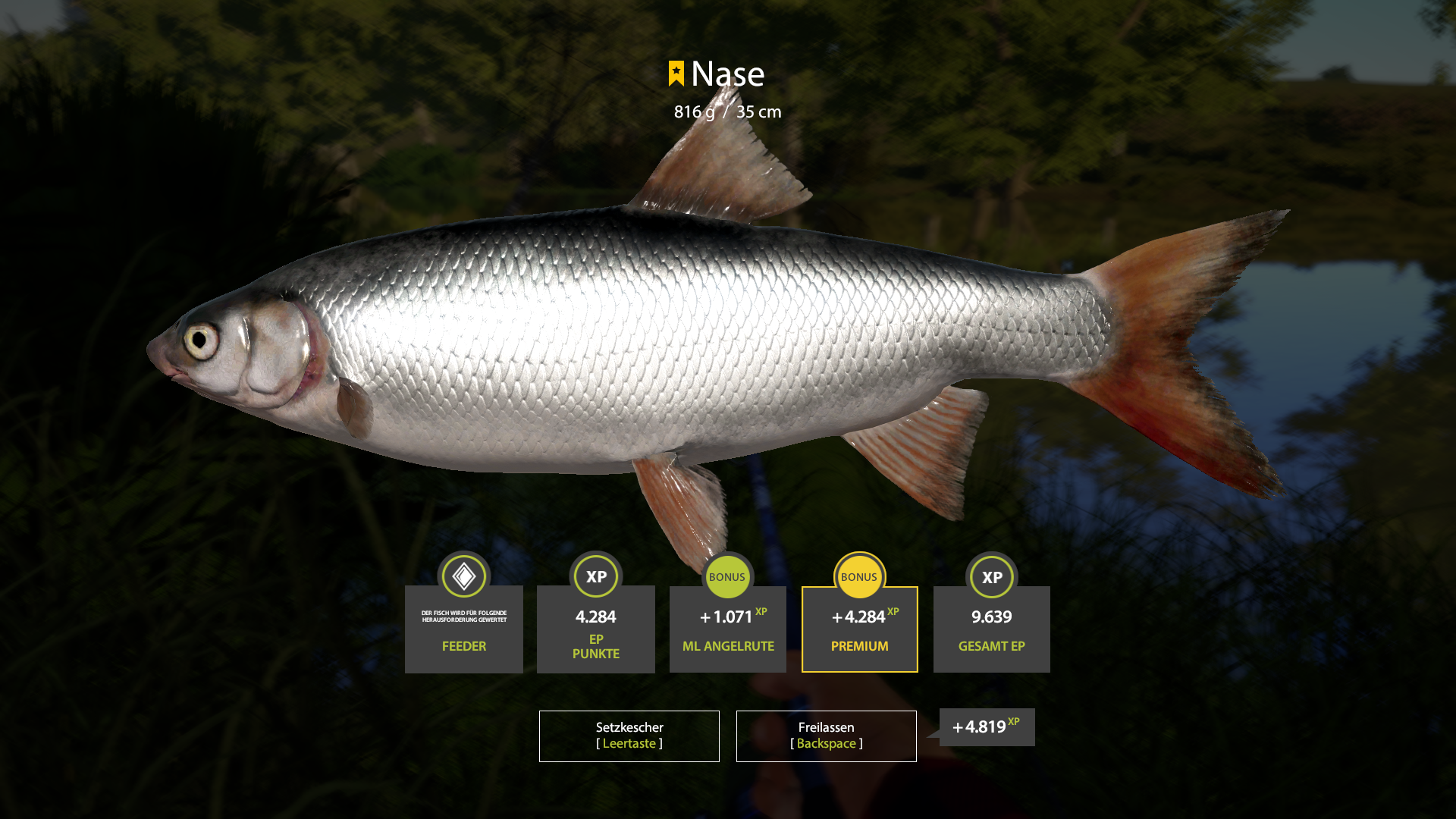Select the XP circle above EP Punkte
This screenshot has width=1456, height=819.
click(x=595, y=576)
